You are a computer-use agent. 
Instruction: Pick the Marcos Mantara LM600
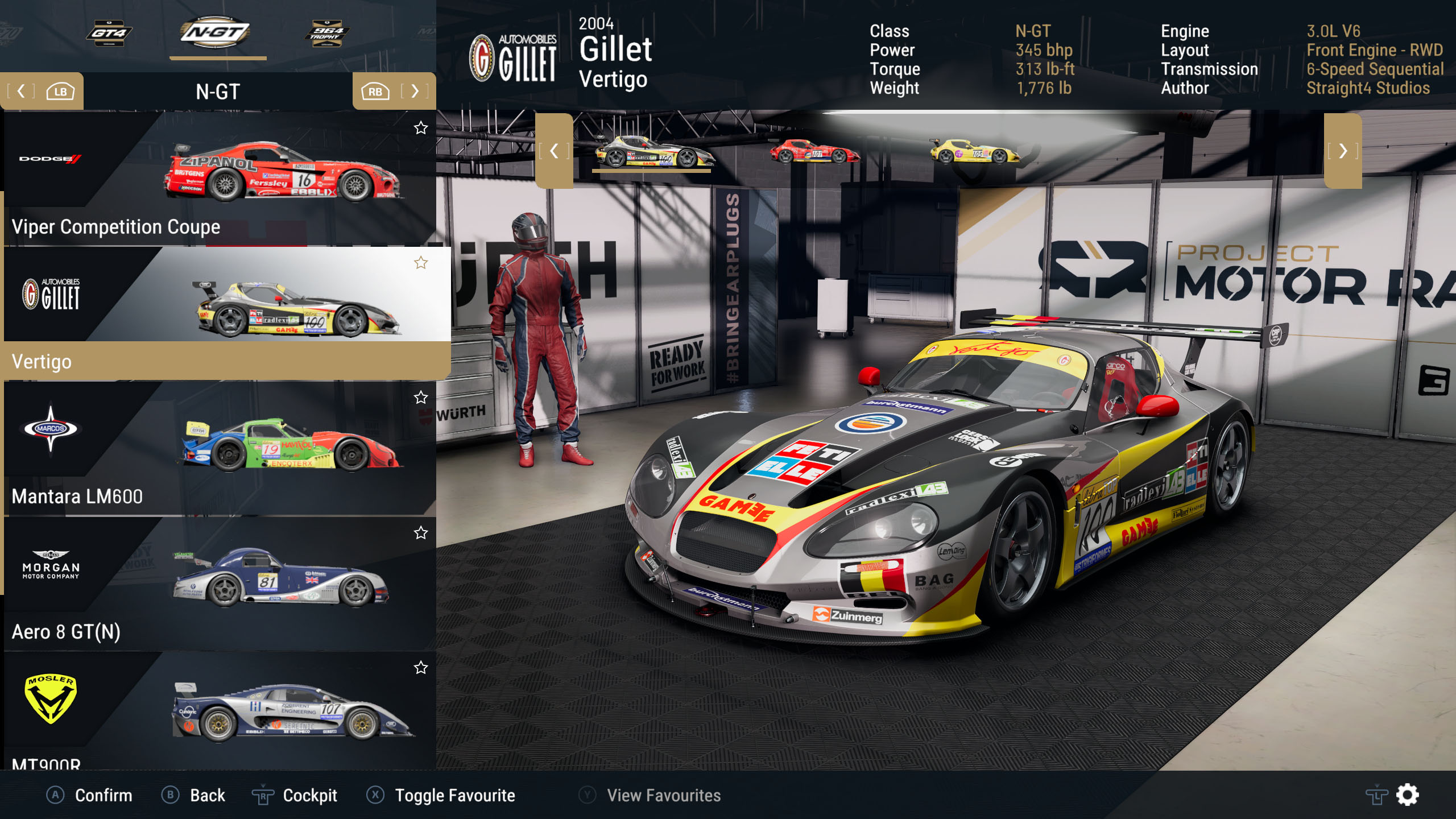[220, 448]
